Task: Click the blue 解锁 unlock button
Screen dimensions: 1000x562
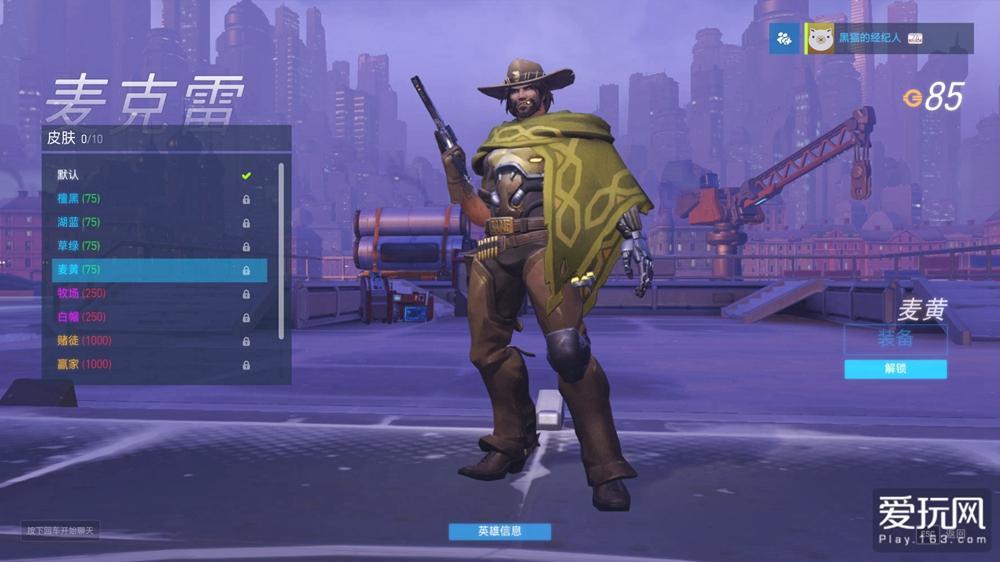Action: pos(895,369)
